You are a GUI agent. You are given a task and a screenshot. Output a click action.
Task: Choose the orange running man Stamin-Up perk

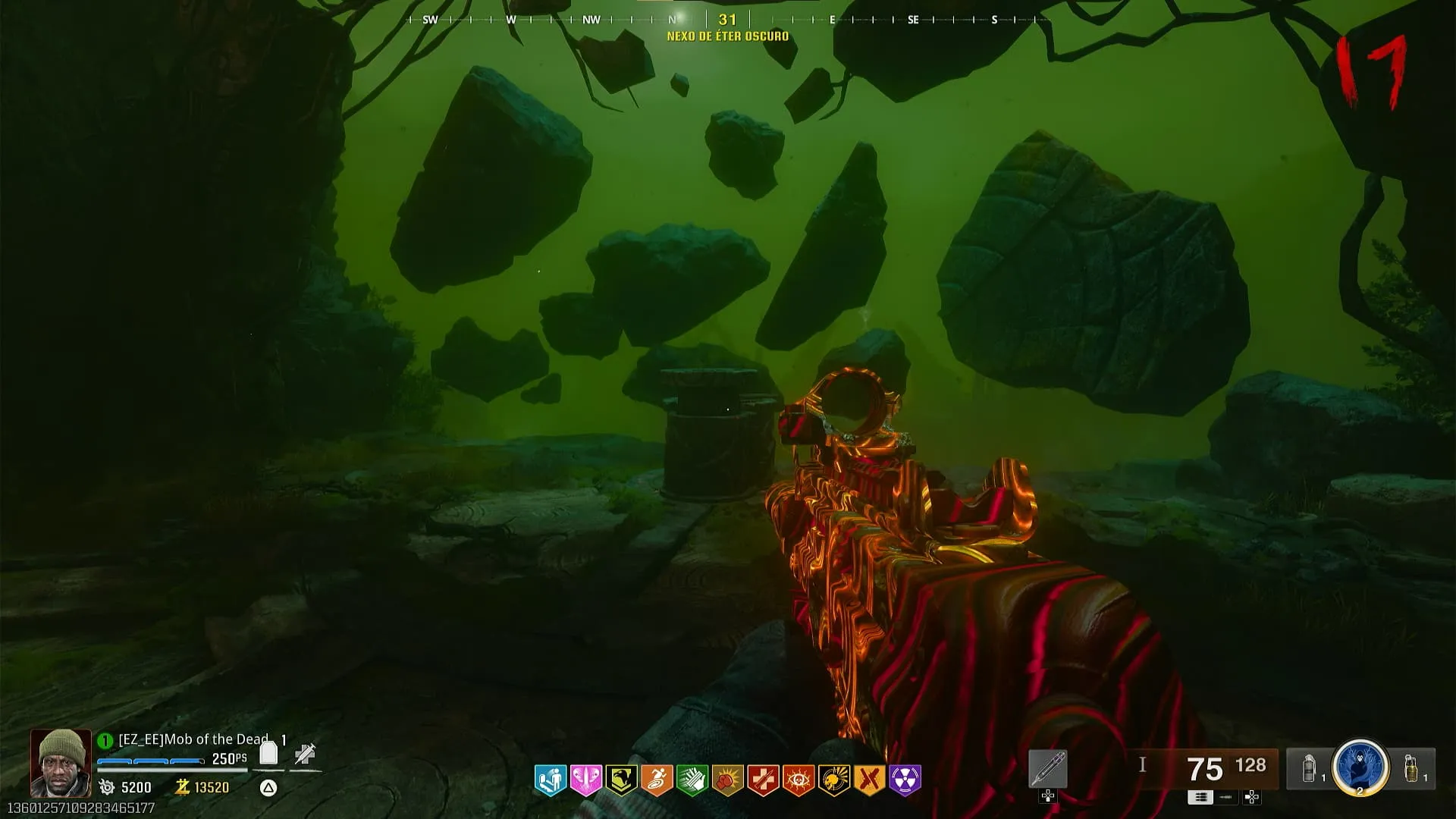pyautogui.click(x=657, y=780)
